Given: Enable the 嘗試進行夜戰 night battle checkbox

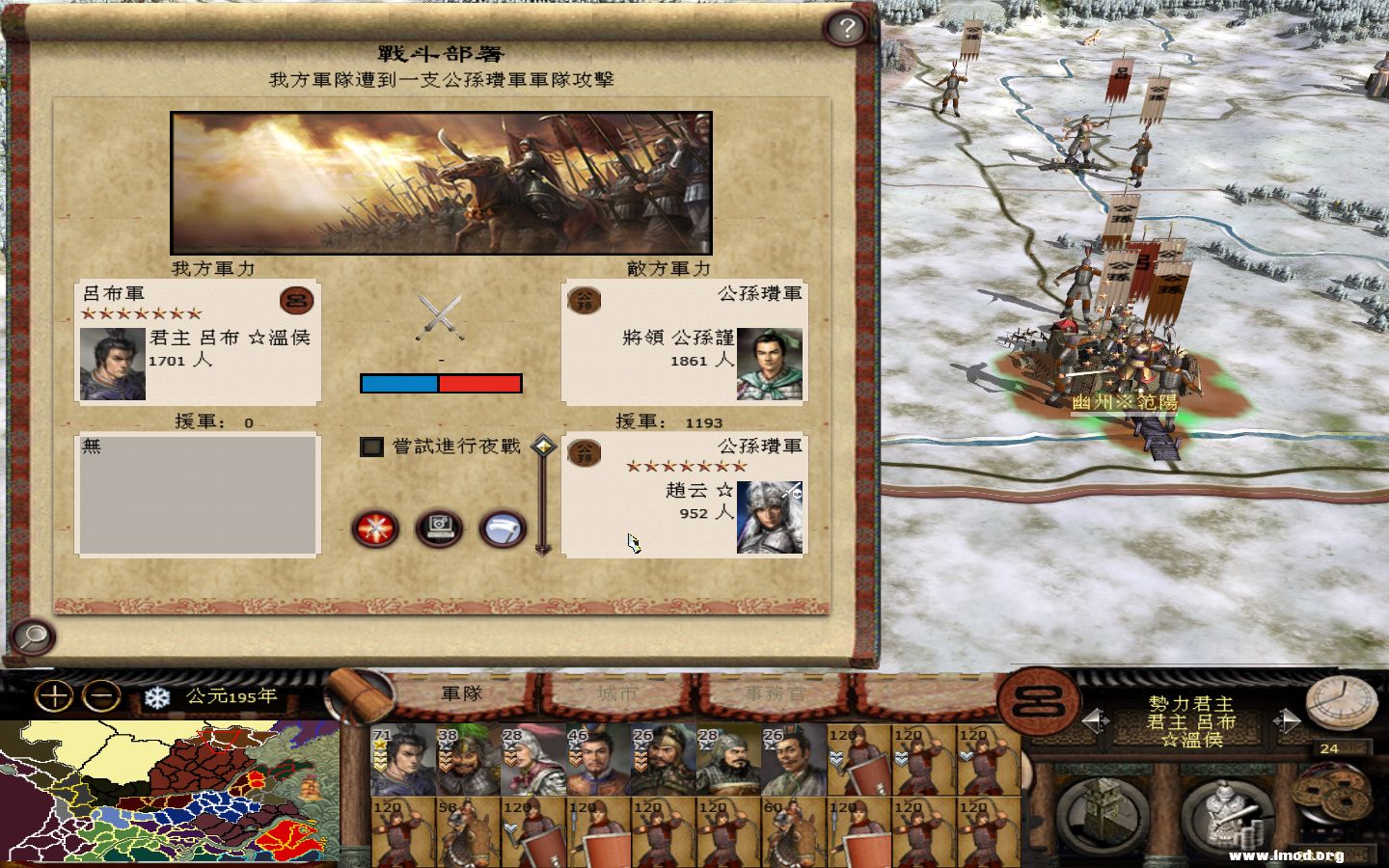Looking at the screenshot, I should click(370, 447).
